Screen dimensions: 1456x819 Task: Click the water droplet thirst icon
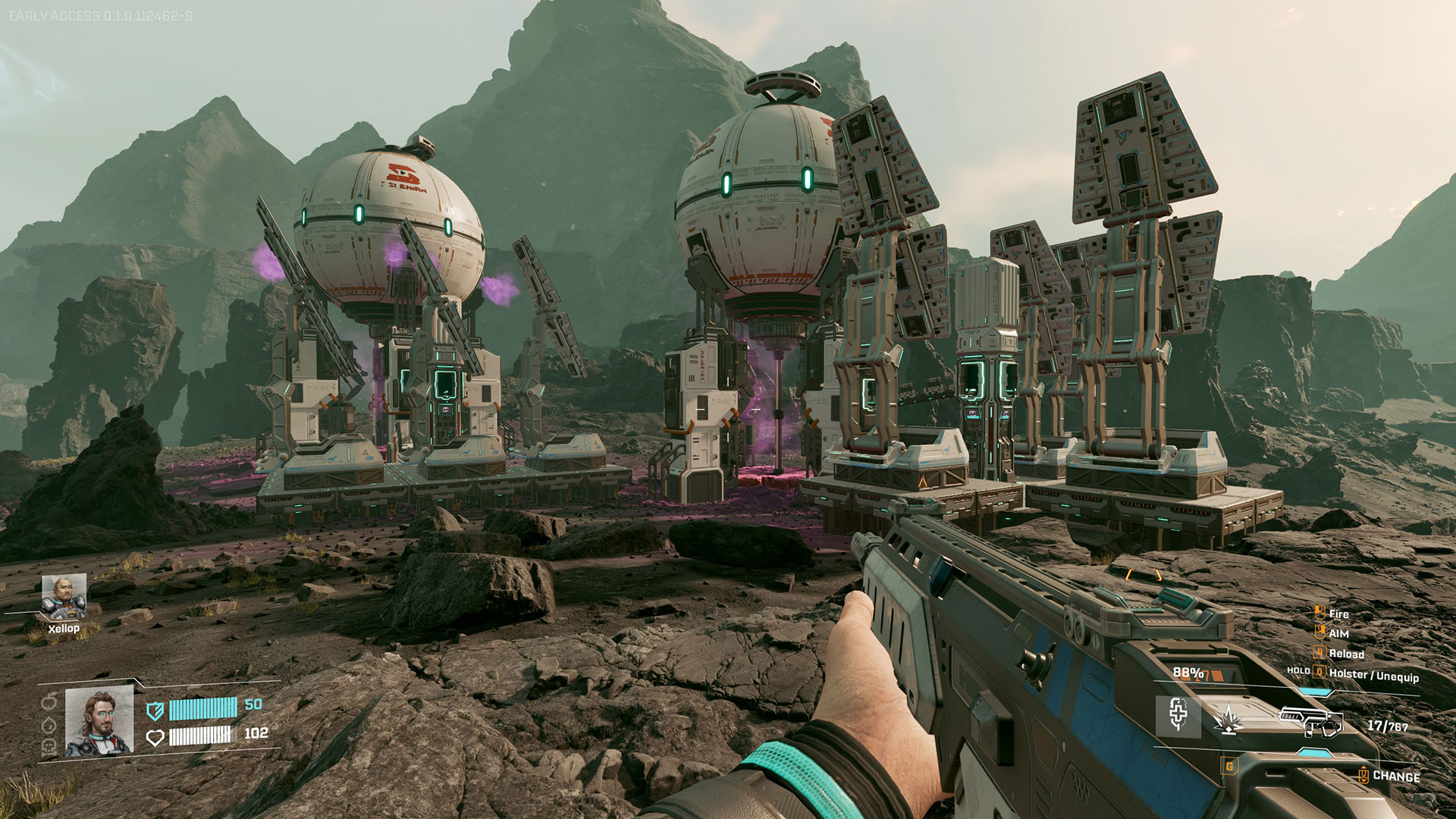tap(49, 724)
